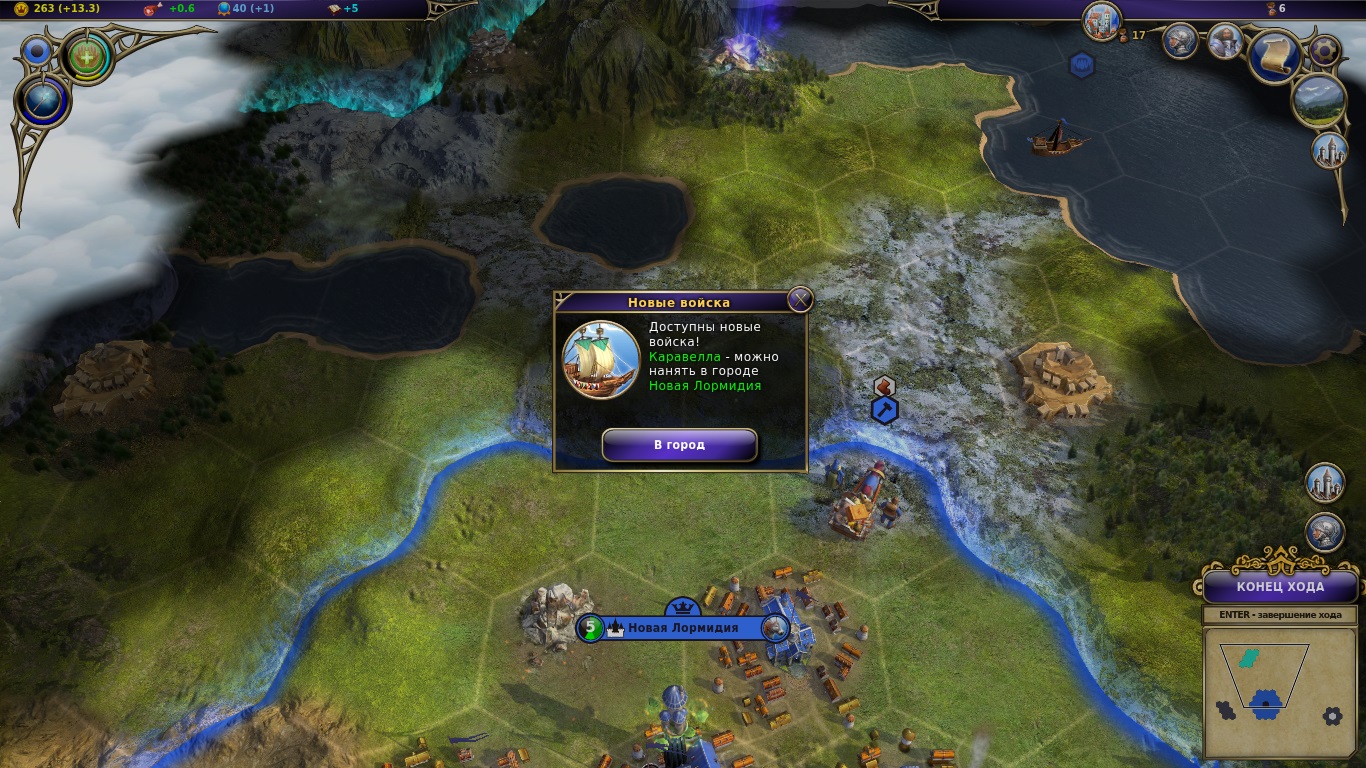Viewport: 1366px width, 768px height.
Task: End the turn with "КОНЕЦ ХОДА"
Action: tap(1280, 587)
